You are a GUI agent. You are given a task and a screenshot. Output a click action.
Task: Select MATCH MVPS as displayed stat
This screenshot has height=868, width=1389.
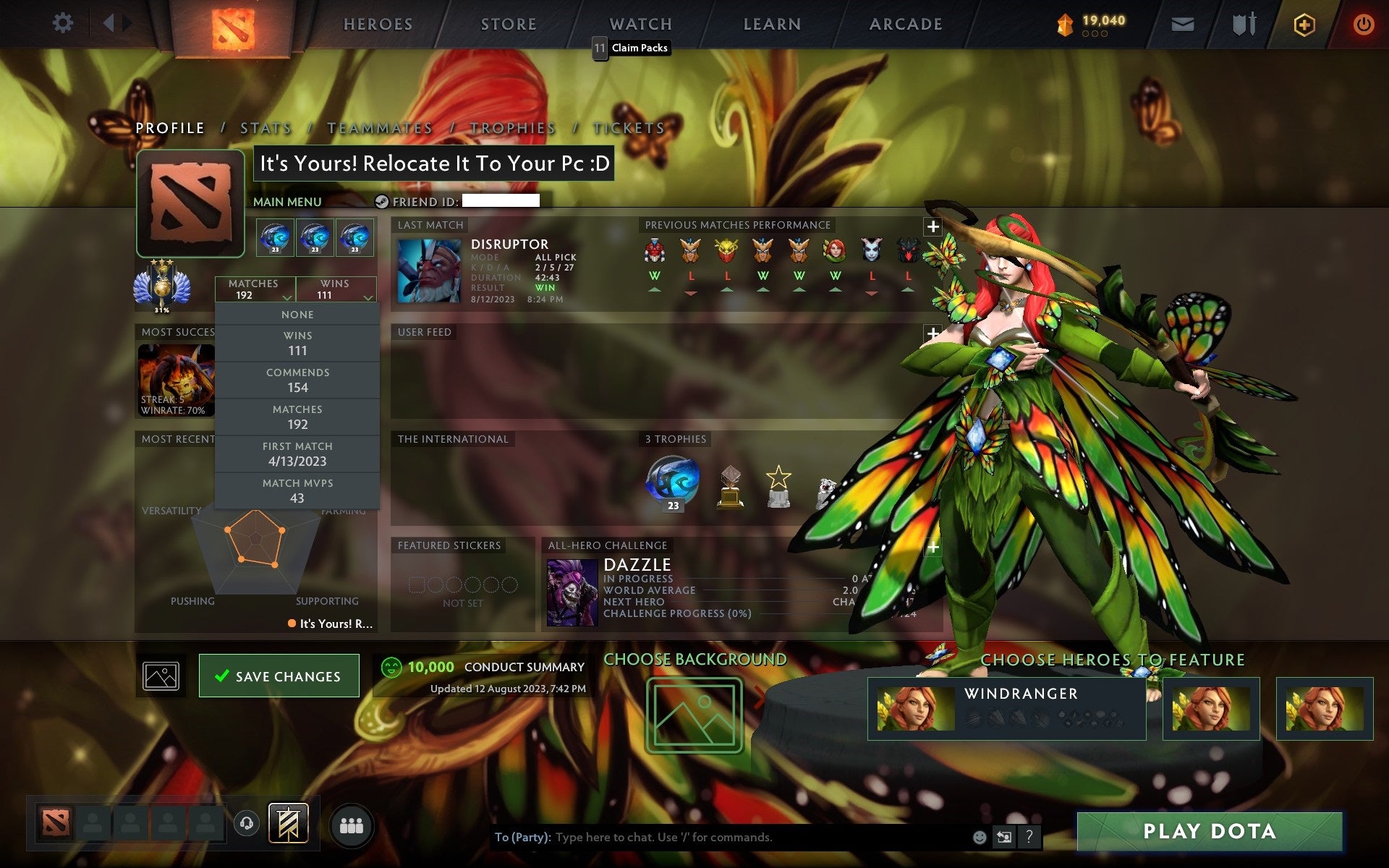(x=297, y=490)
